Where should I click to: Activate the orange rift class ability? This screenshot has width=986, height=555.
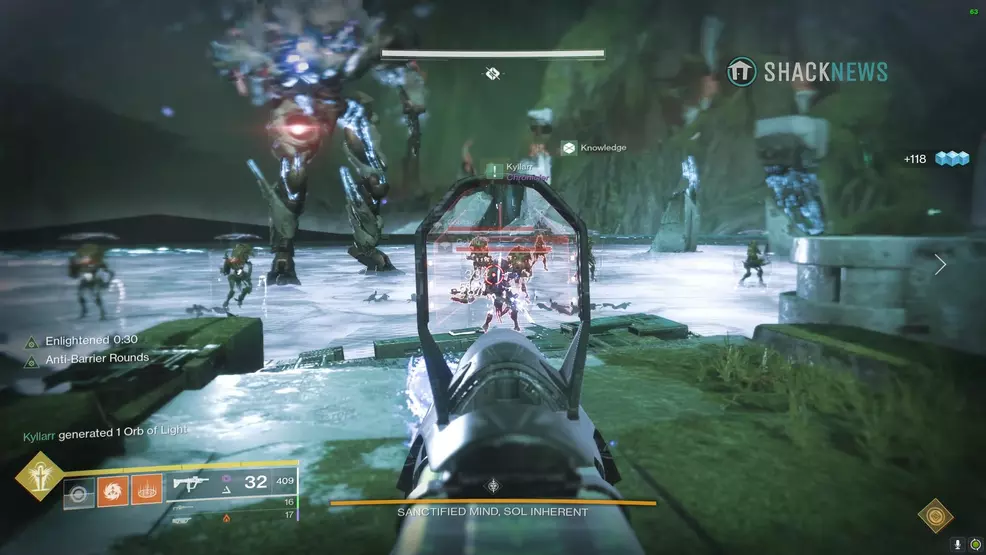coord(146,492)
